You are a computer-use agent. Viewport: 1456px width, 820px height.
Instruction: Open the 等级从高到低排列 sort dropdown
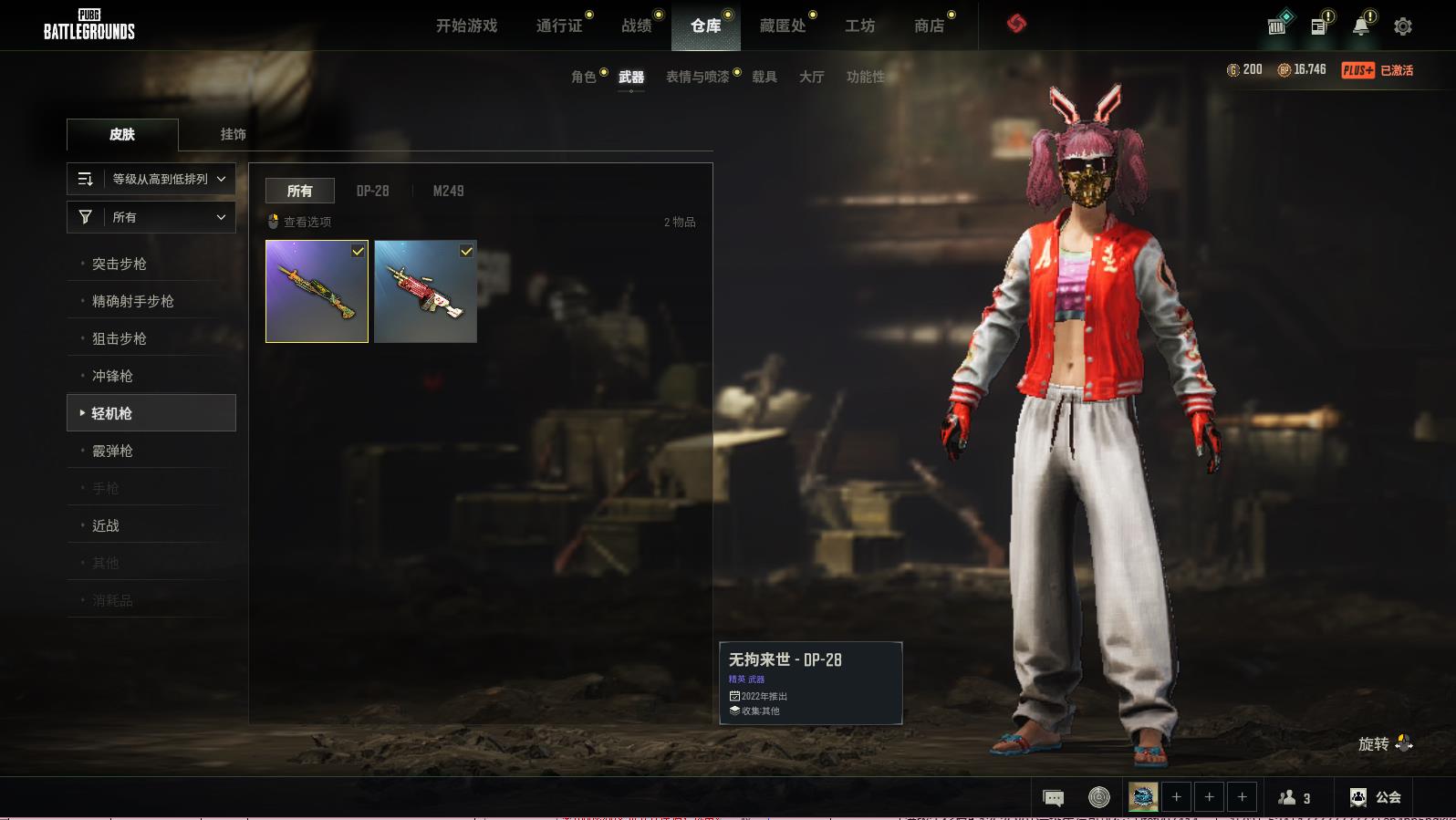pos(151,179)
